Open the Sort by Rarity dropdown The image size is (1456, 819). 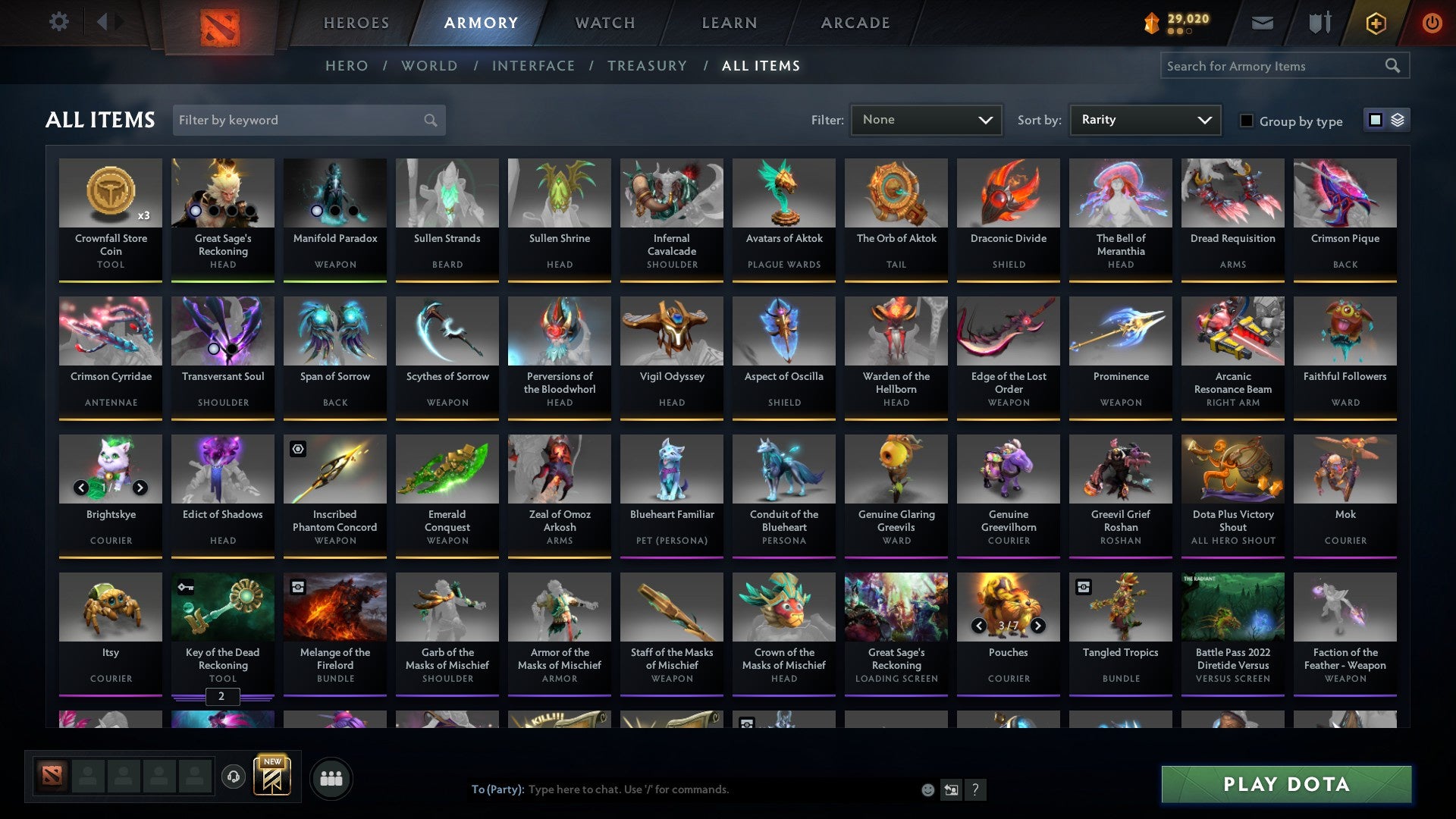click(1144, 119)
